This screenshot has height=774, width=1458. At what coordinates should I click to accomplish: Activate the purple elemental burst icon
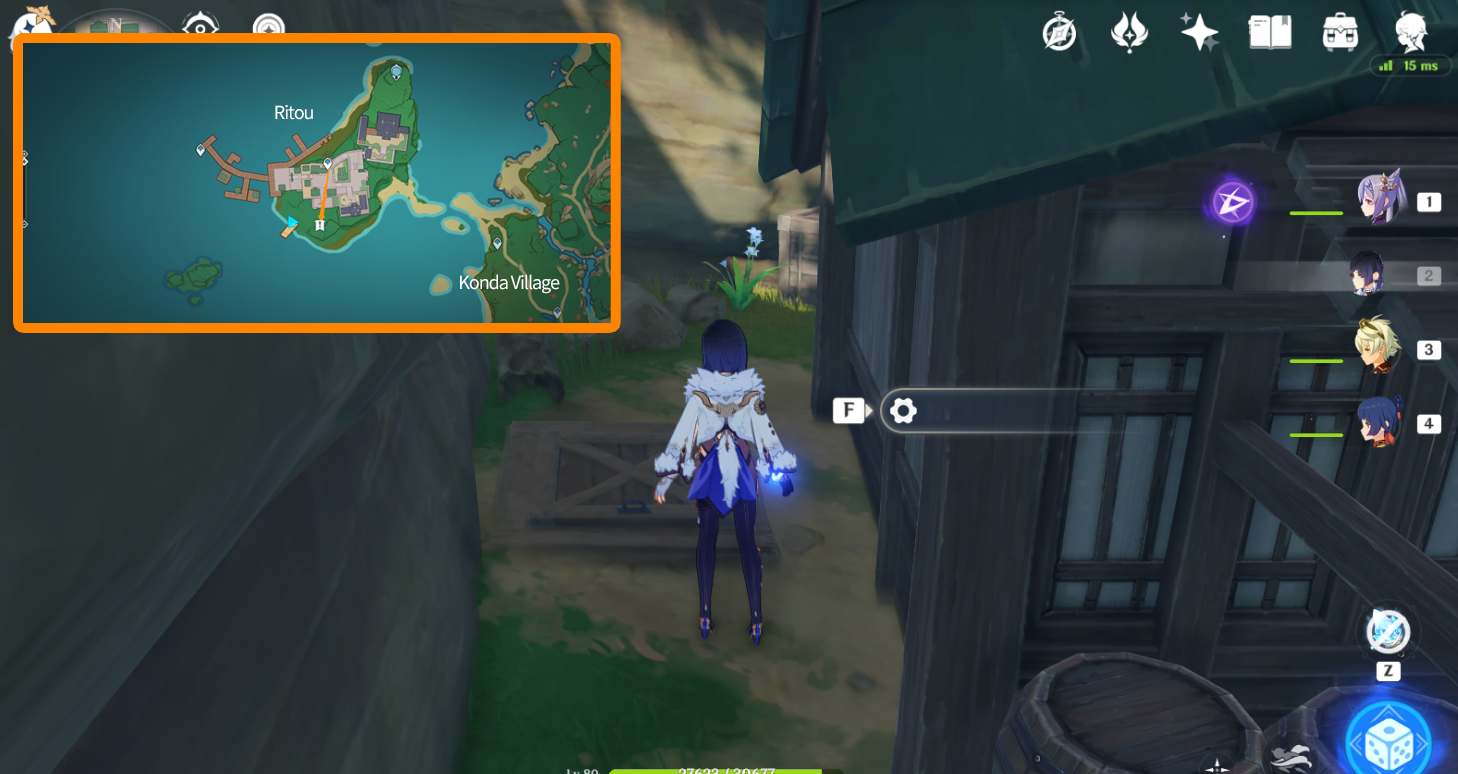[x=1232, y=201]
